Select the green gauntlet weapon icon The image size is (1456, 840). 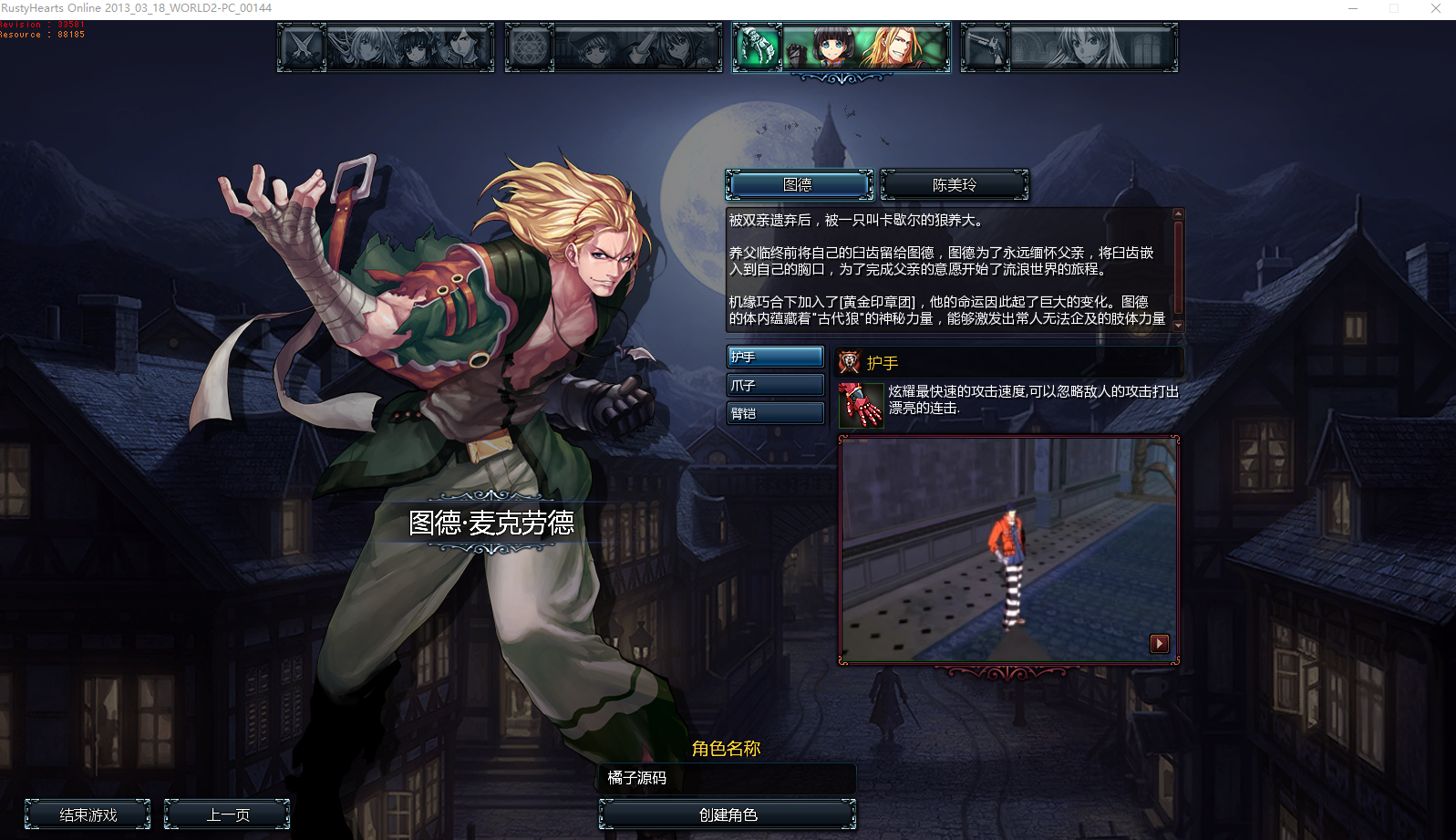[755, 47]
